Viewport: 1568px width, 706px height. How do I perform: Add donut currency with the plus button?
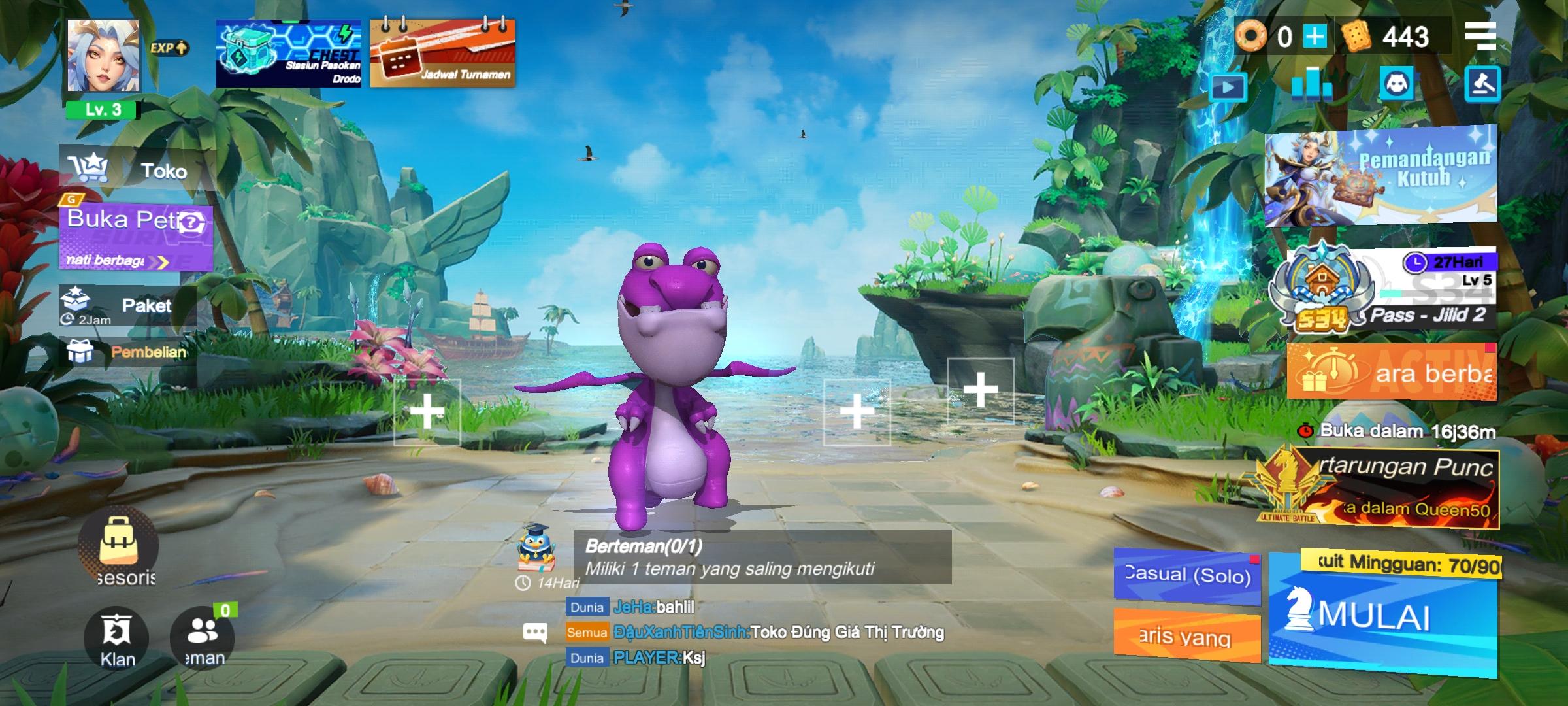[x=1315, y=37]
